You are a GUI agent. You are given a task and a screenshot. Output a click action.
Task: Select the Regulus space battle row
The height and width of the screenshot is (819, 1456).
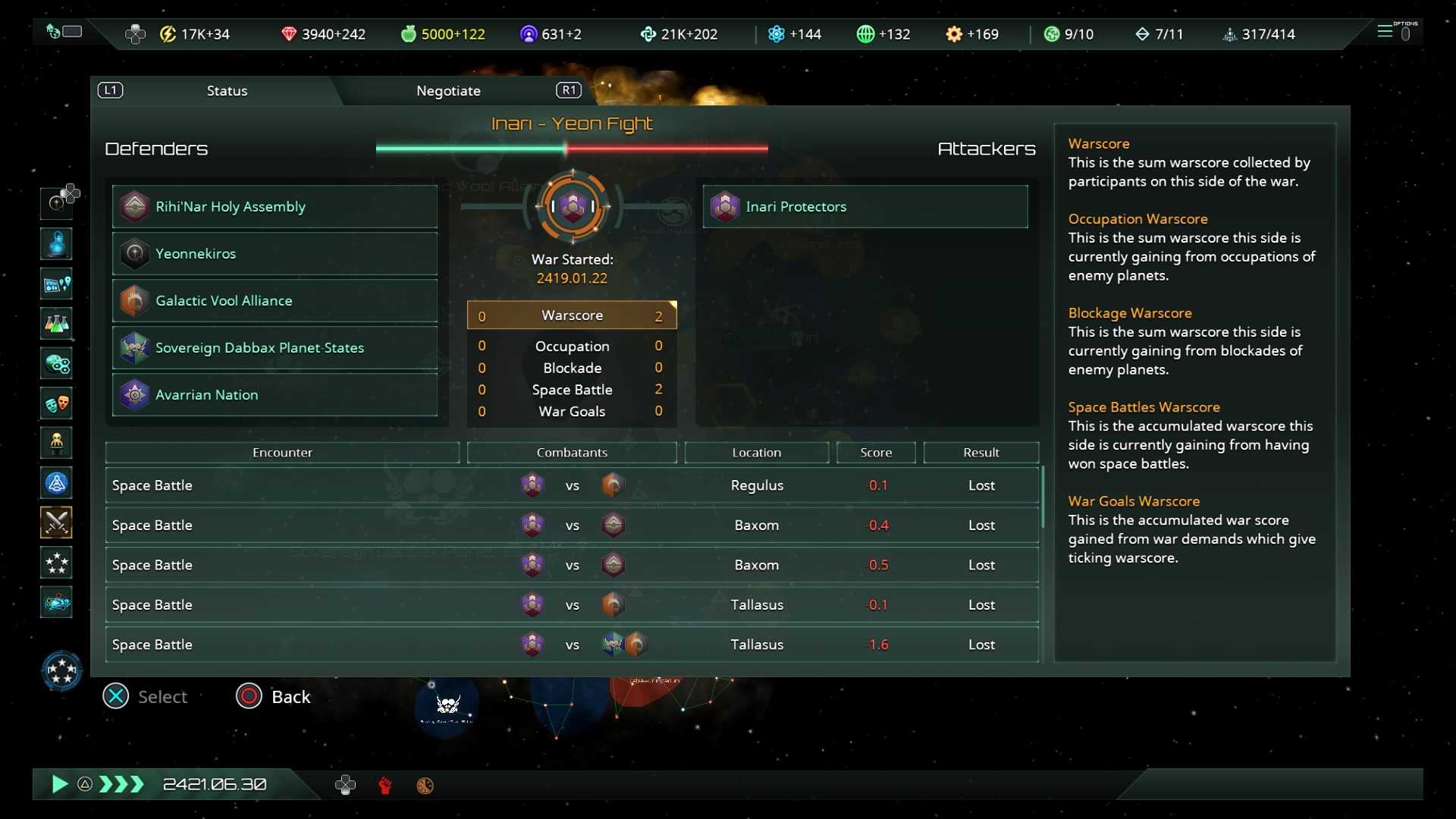(x=572, y=485)
